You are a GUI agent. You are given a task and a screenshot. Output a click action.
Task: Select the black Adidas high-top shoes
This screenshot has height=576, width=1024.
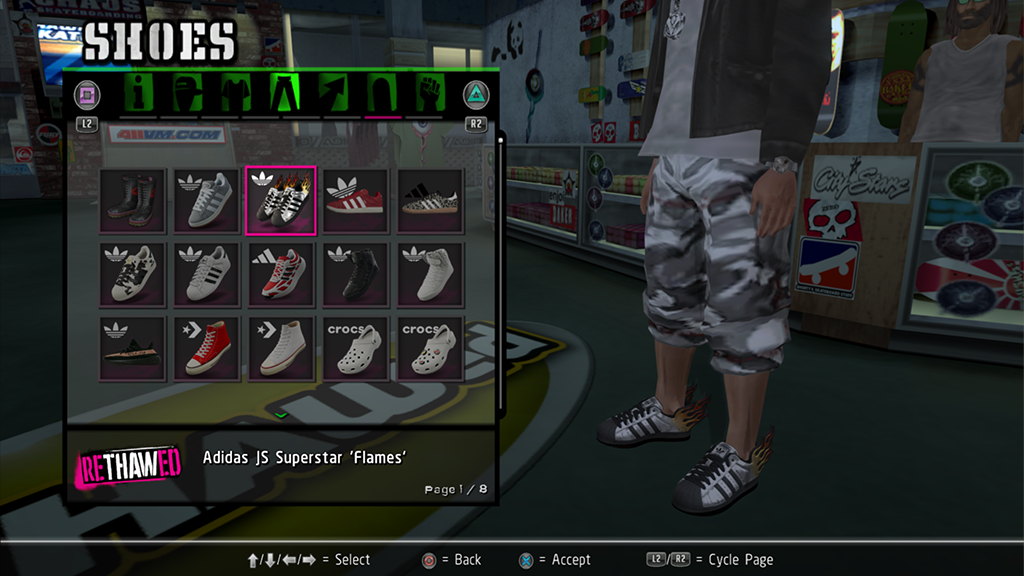[355, 274]
